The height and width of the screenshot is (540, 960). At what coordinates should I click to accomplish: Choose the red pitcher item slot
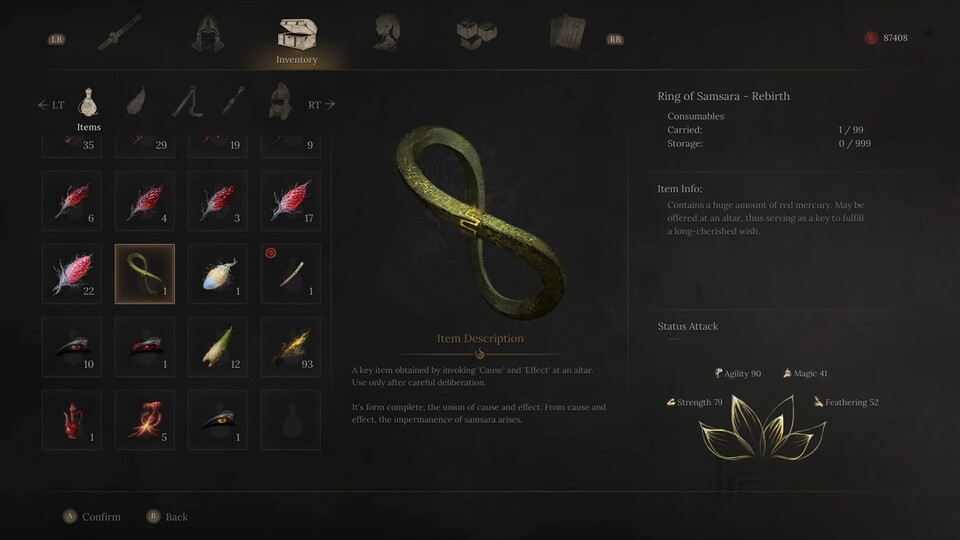[72, 419]
